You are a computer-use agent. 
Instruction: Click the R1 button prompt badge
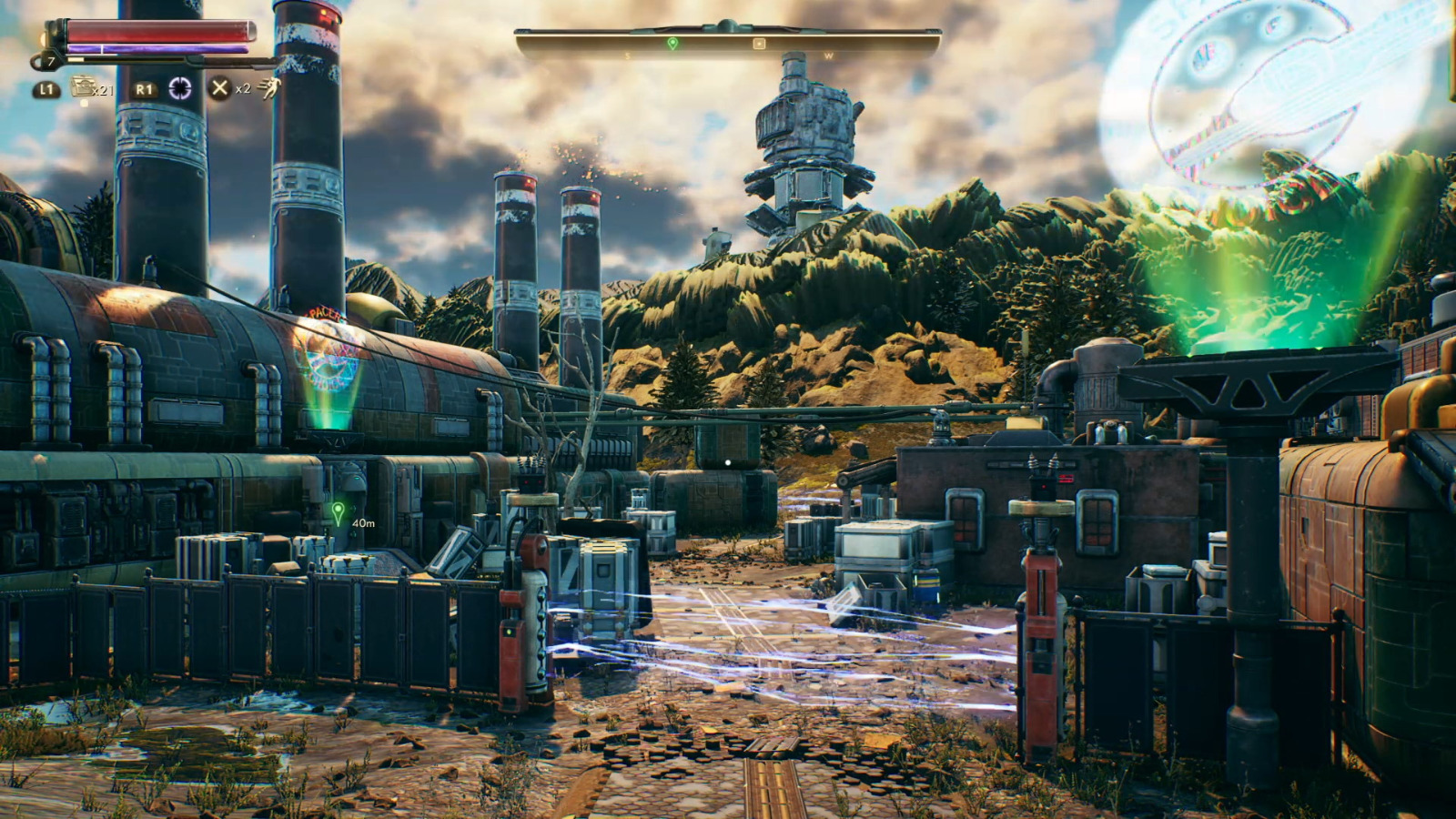pyautogui.click(x=146, y=87)
